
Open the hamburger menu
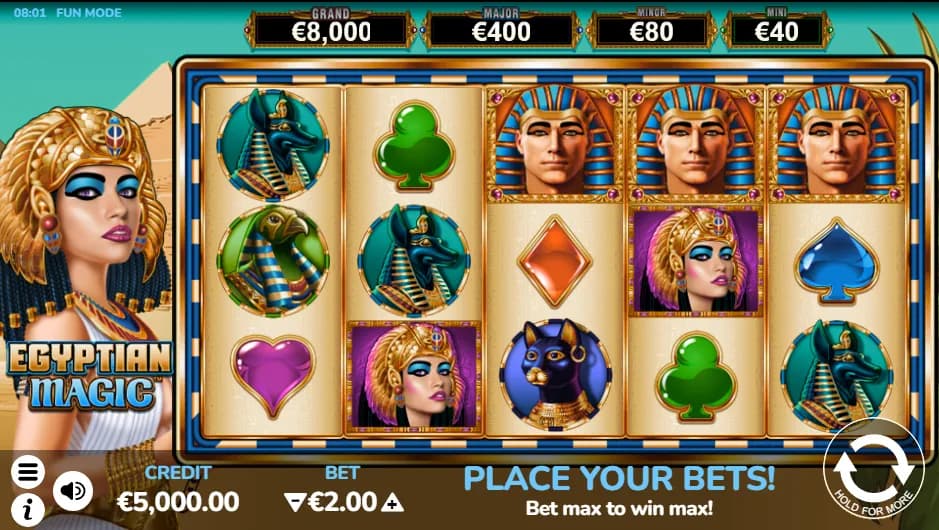pos(28,471)
